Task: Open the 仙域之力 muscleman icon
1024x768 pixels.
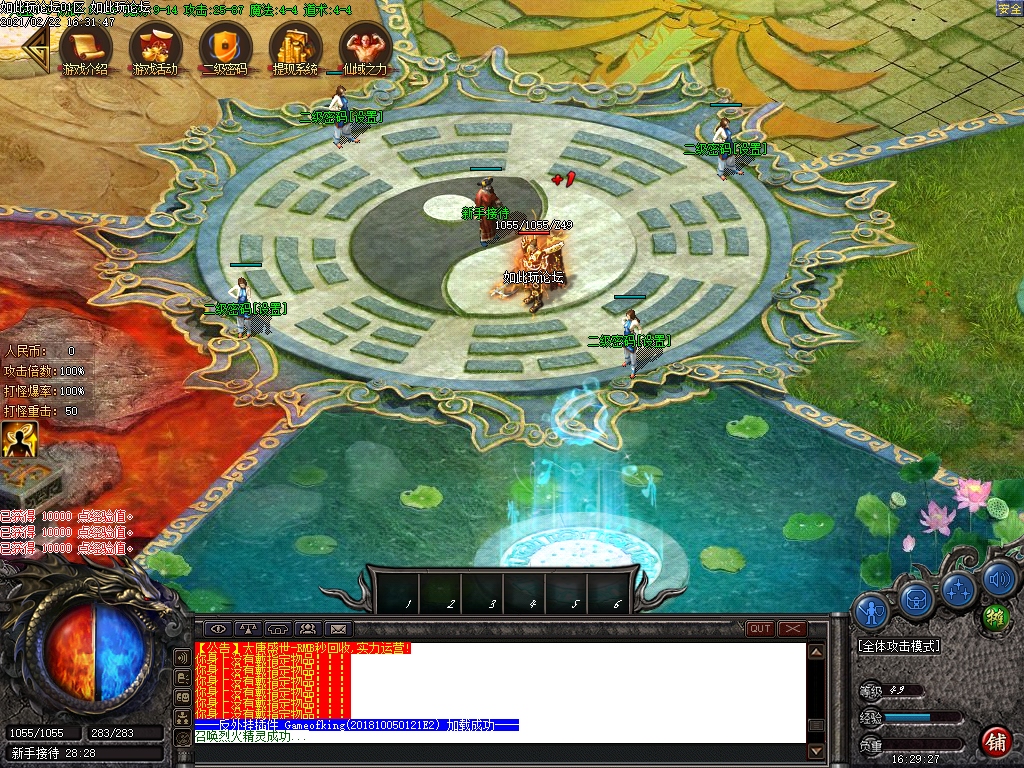Action: point(364,47)
